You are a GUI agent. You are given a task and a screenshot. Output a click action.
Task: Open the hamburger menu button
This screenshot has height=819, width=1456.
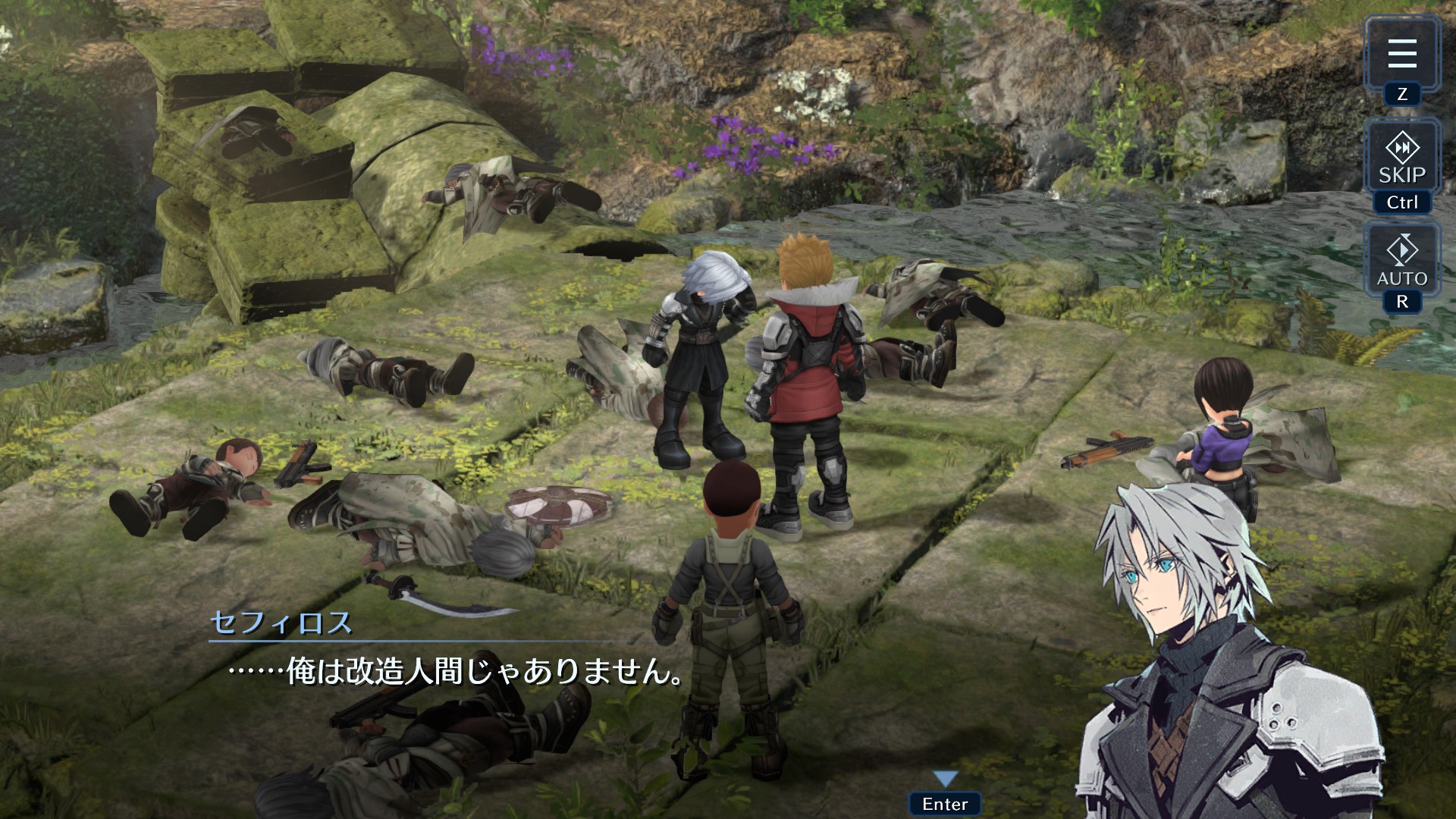[1401, 53]
